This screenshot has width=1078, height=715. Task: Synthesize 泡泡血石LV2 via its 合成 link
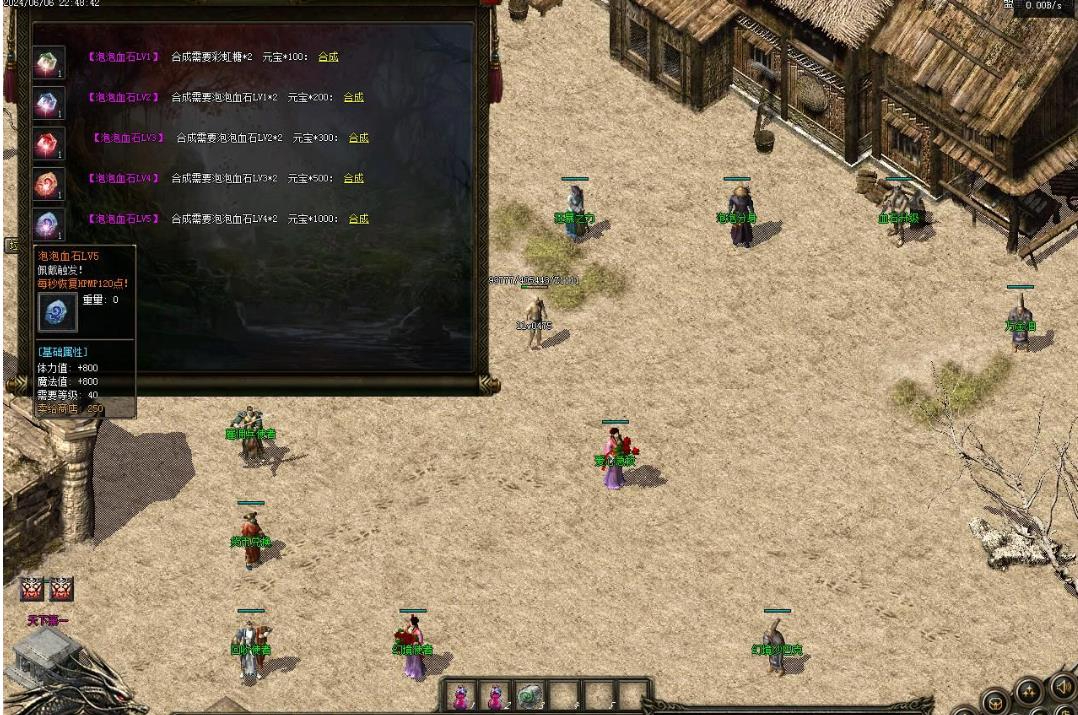(353, 97)
